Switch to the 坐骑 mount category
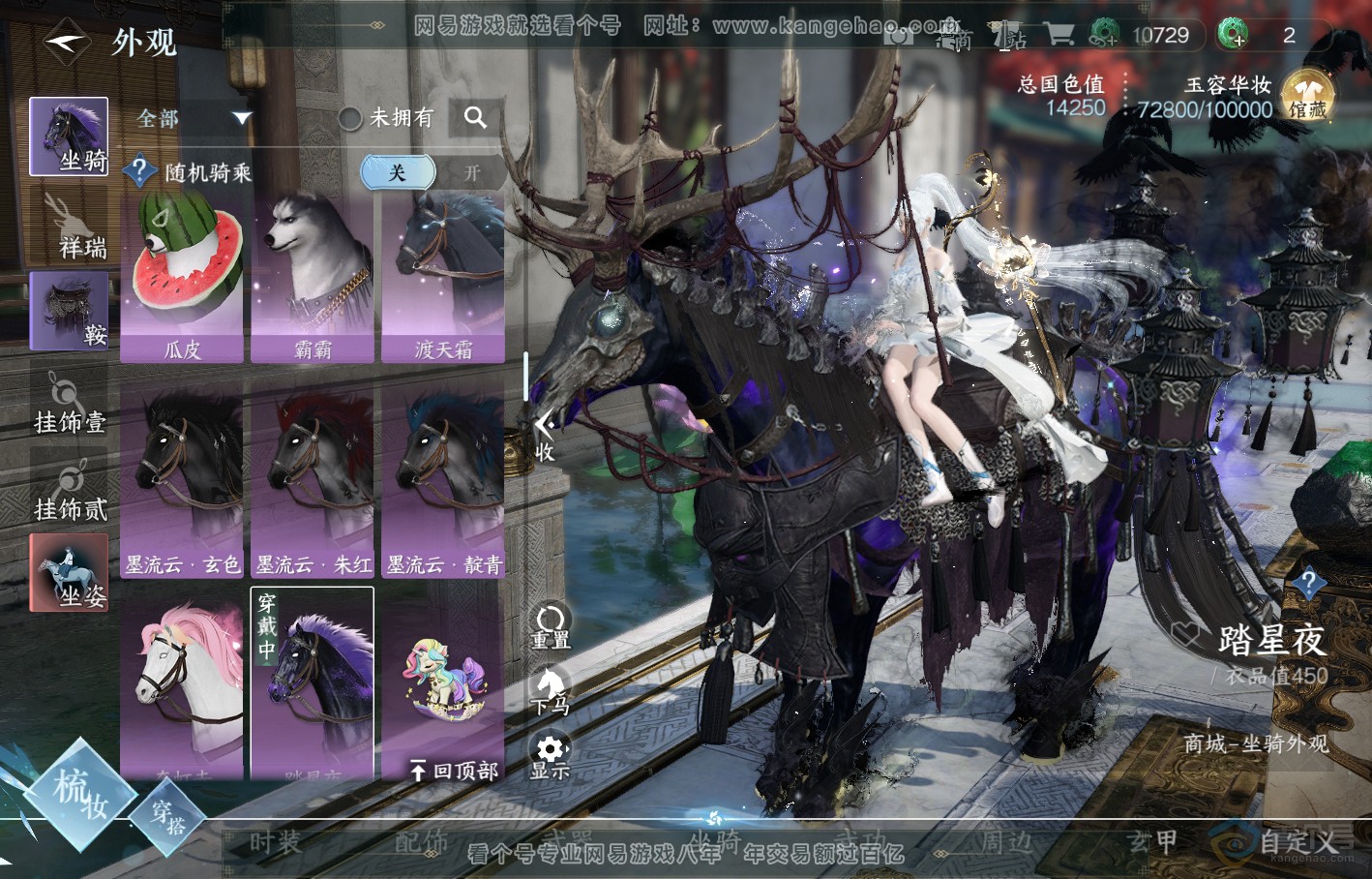The image size is (1372, 879). click(x=69, y=136)
